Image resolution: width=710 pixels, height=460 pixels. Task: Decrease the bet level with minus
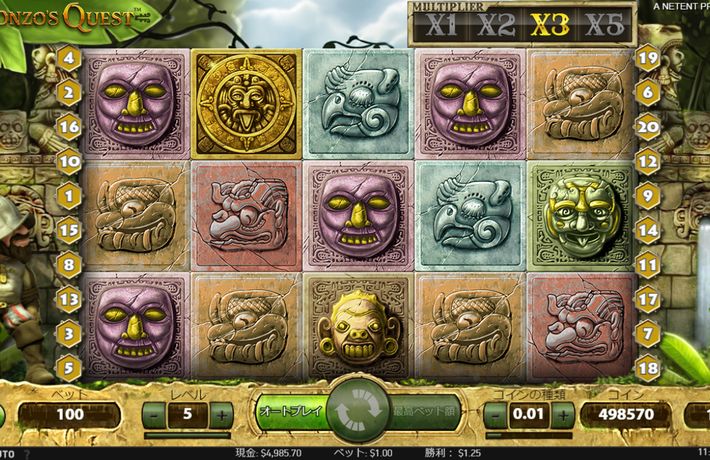[154, 413]
